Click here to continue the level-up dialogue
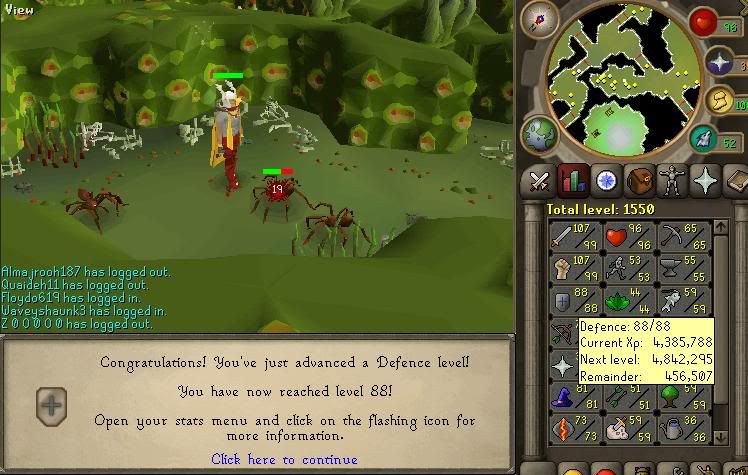 click(x=284, y=459)
